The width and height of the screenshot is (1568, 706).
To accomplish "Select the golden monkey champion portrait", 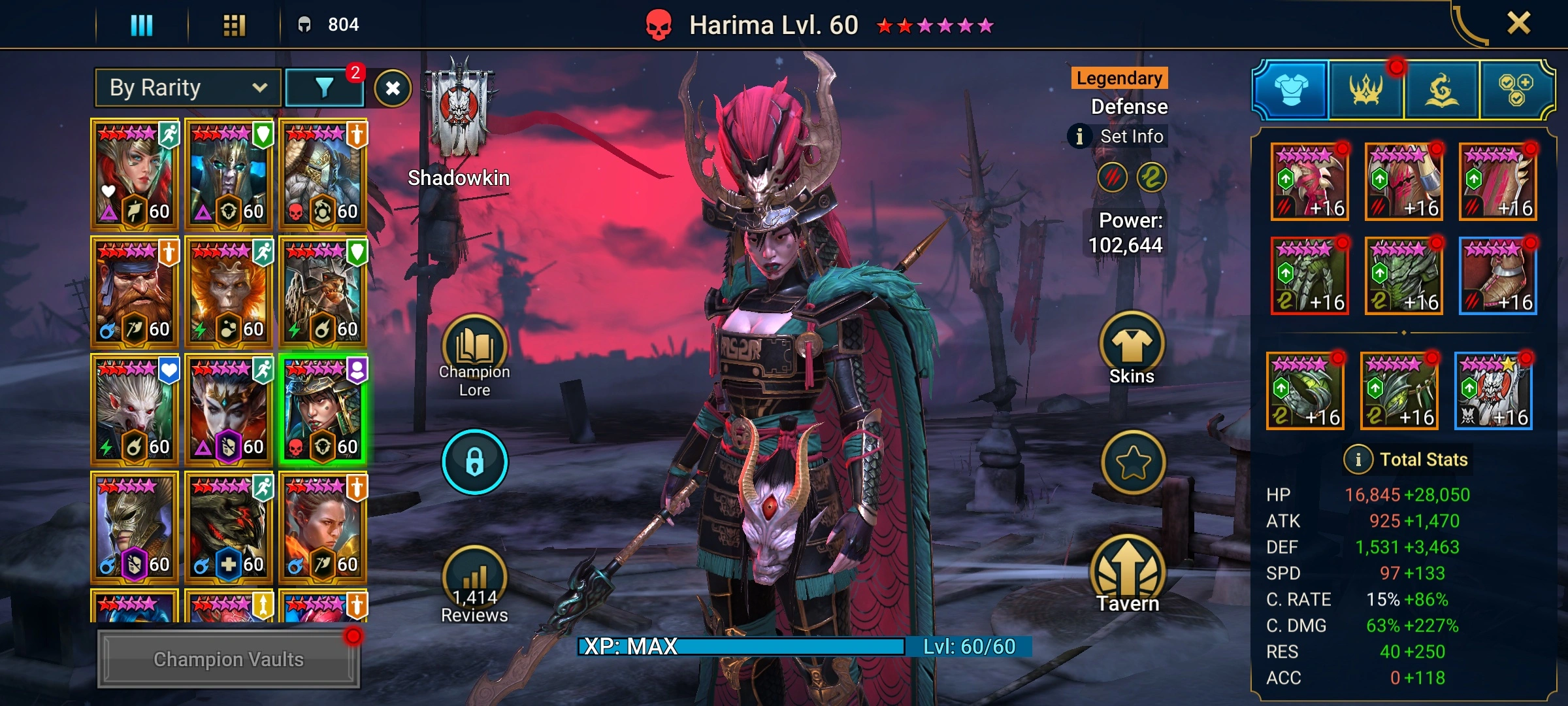I will [x=228, y=291].
